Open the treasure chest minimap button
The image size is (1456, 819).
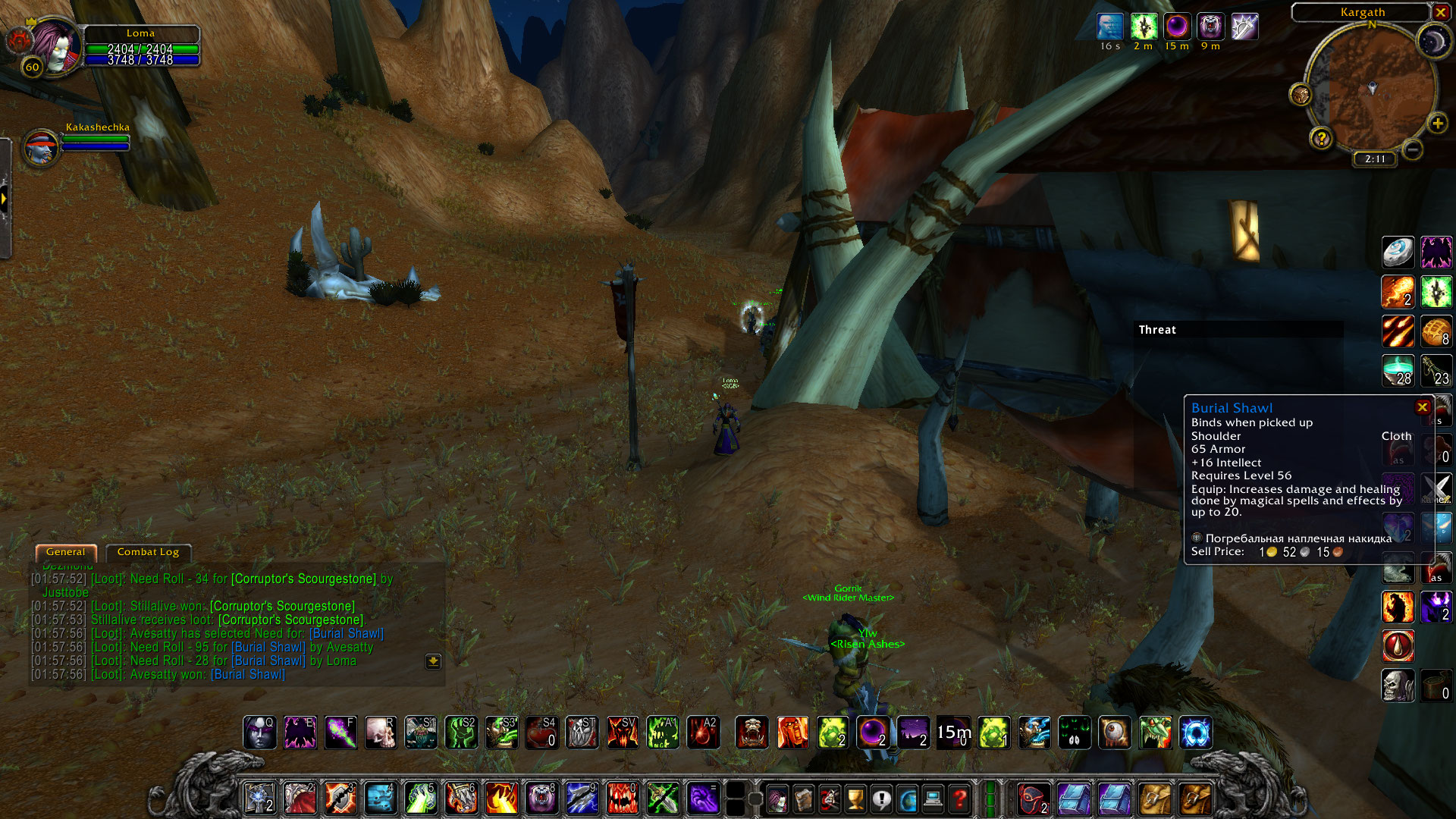[x=1301, y=95]
